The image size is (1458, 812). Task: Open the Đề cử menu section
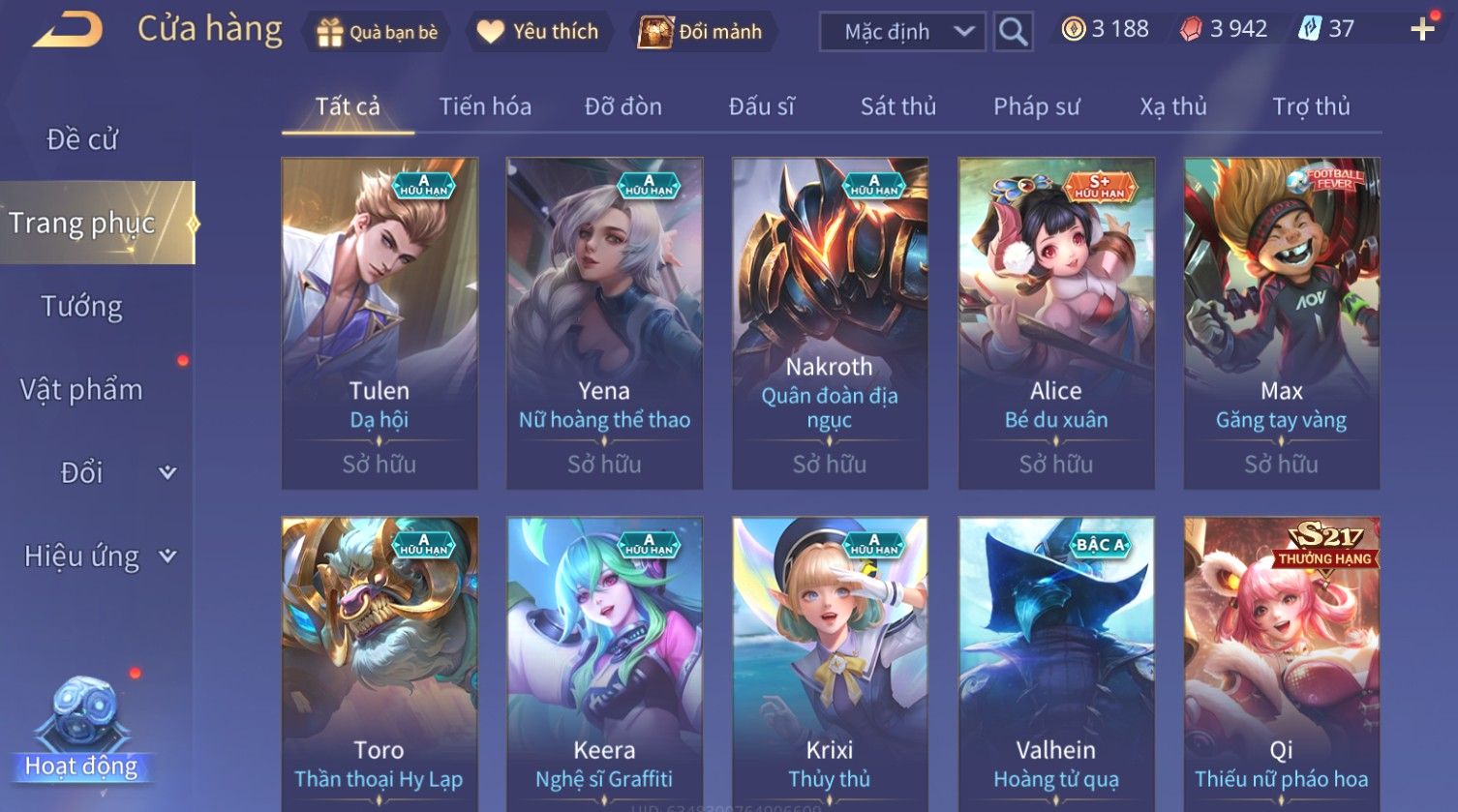pos(82,139)
